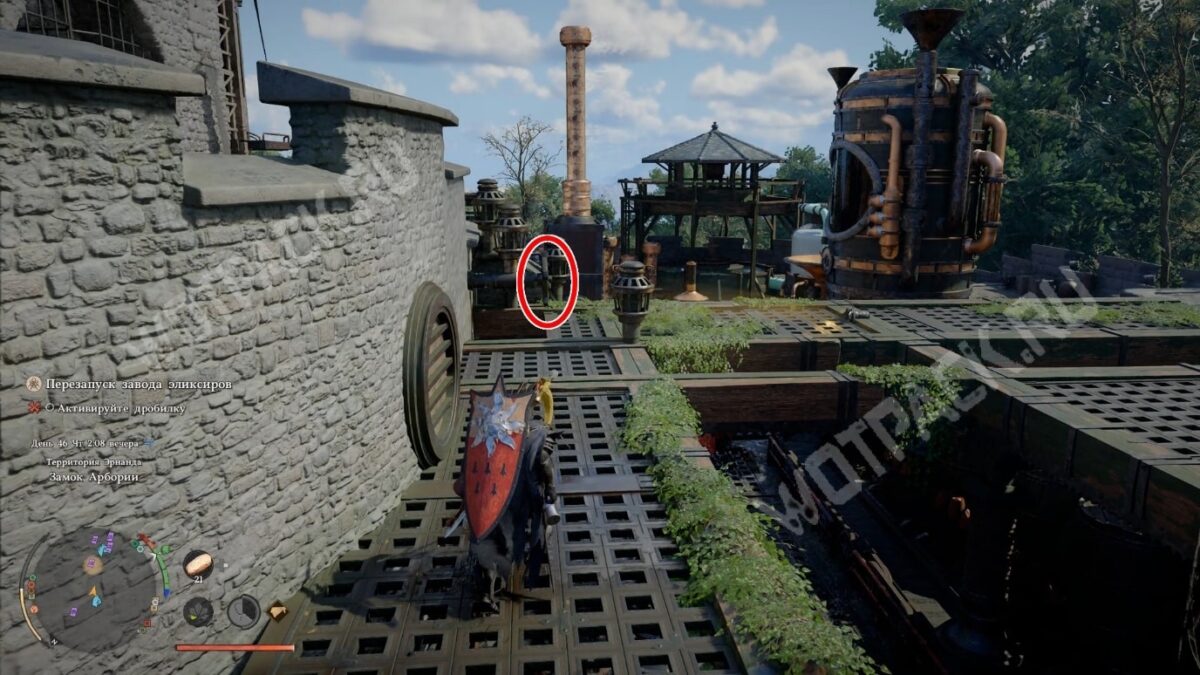Click the leaf herb quick slot

point(198,611)
